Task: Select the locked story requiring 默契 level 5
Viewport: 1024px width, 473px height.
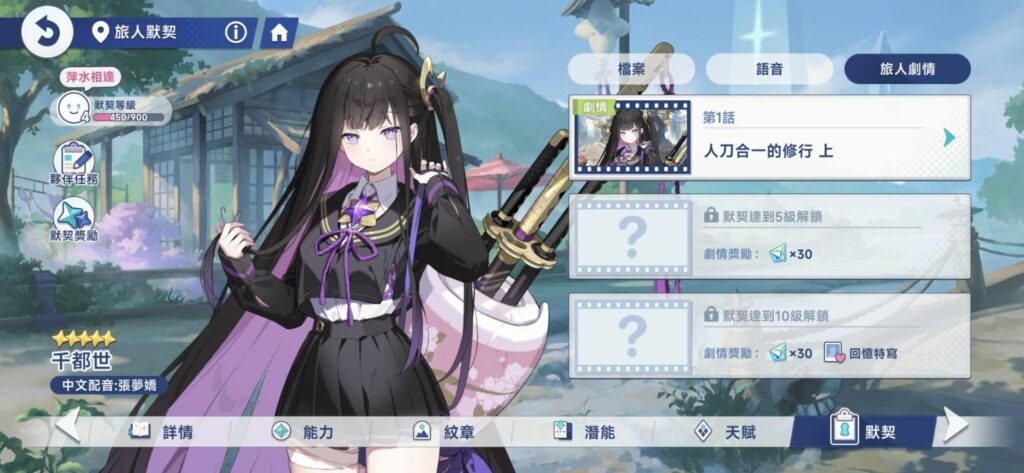Action: 769,236
